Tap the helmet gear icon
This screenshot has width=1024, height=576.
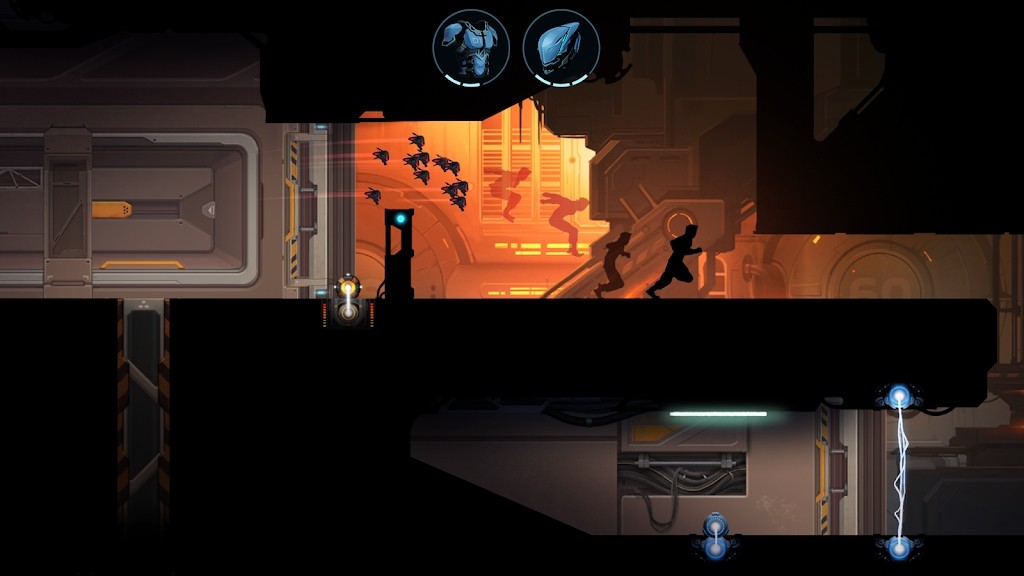click(561, 46)
